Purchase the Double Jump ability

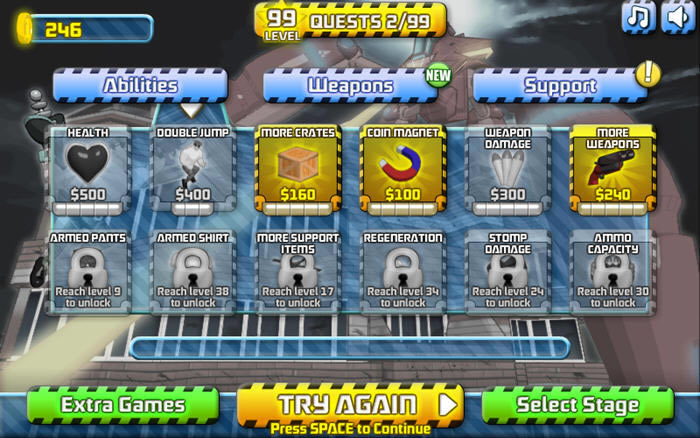coord(193,168)
